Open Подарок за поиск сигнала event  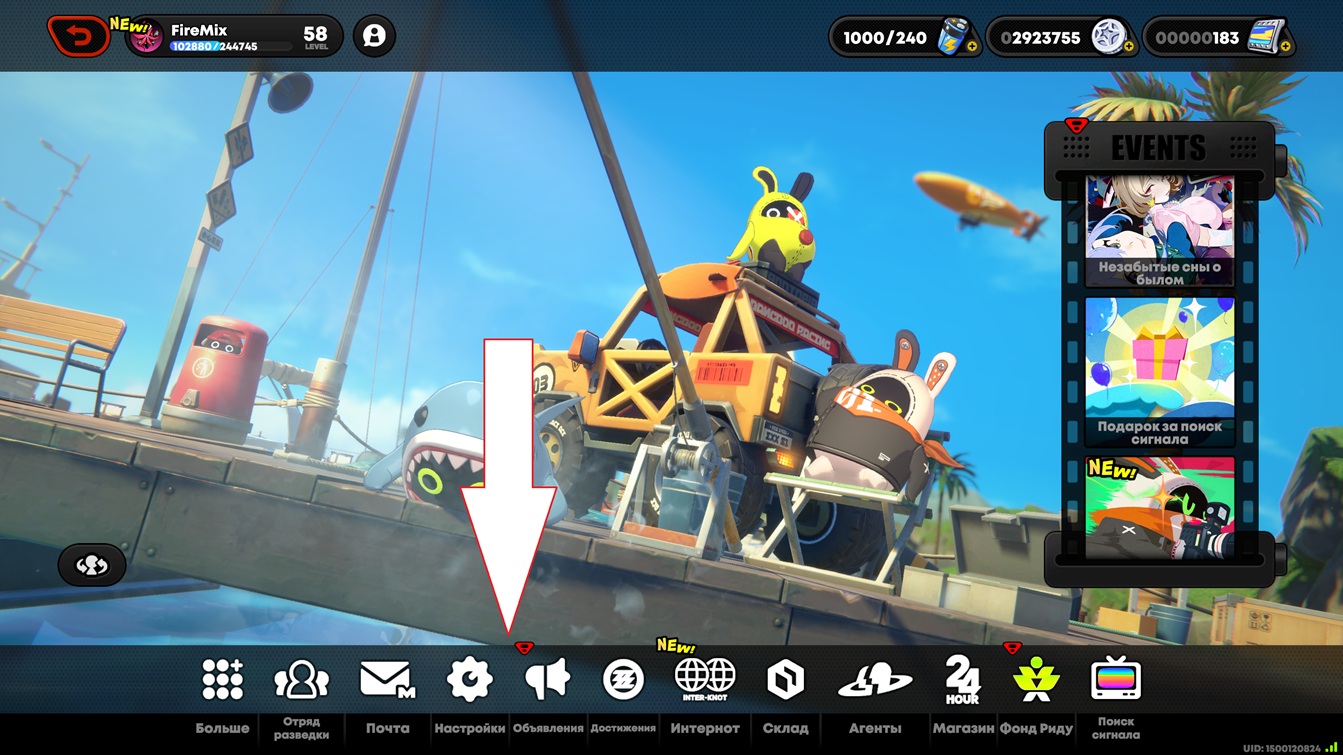pos(1159,371)
